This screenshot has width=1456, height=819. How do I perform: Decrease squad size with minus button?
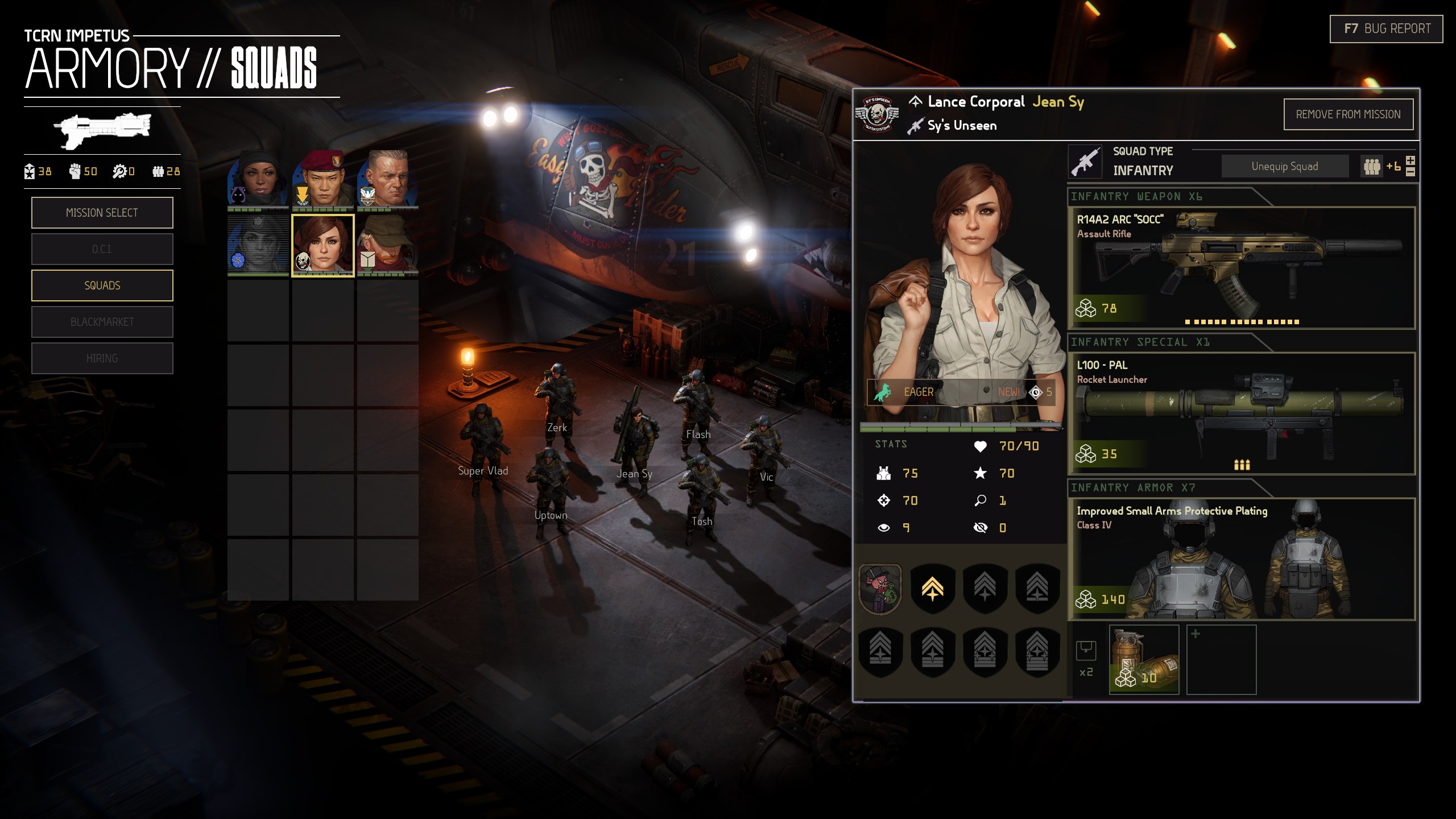pos(1410,172)
